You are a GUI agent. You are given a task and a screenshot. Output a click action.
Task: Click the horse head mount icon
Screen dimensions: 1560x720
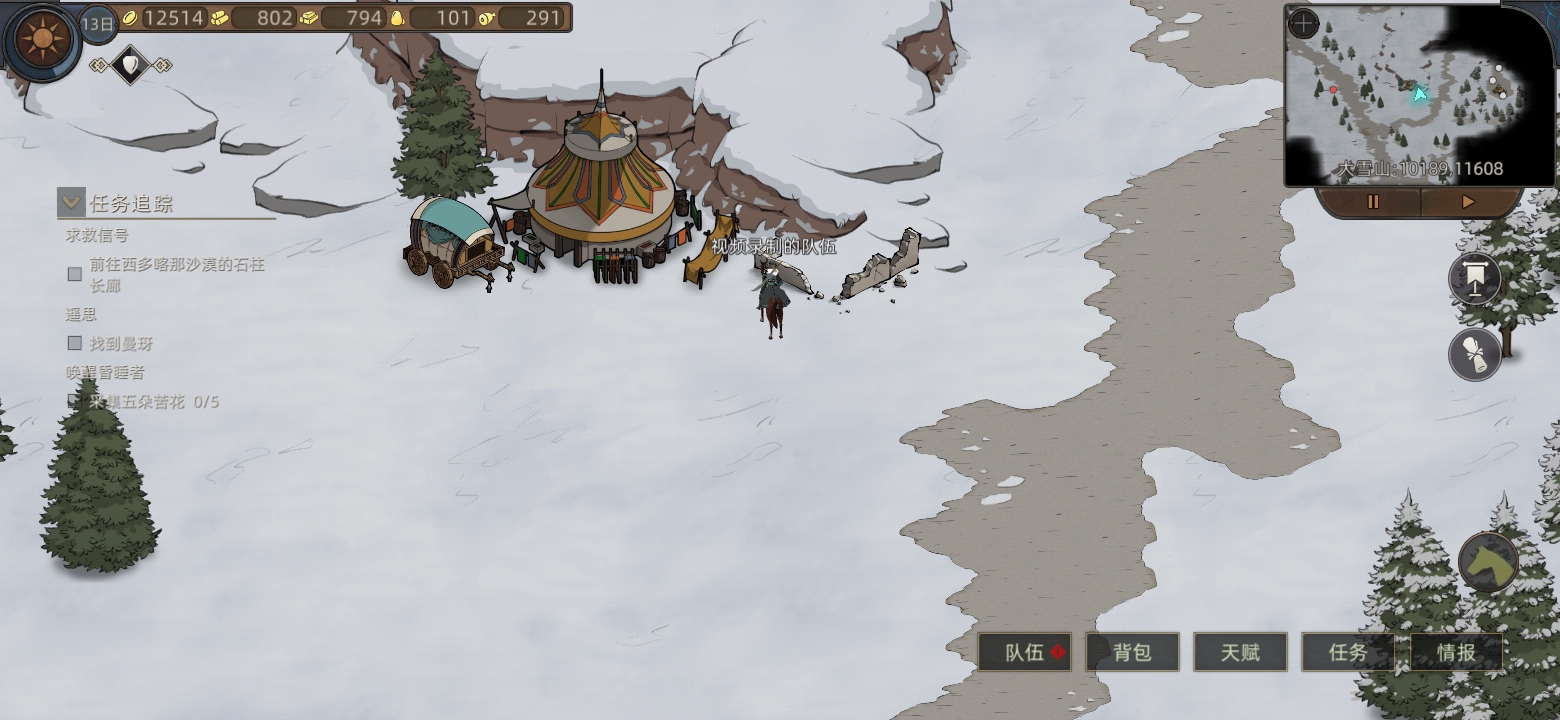point(1488,562)
